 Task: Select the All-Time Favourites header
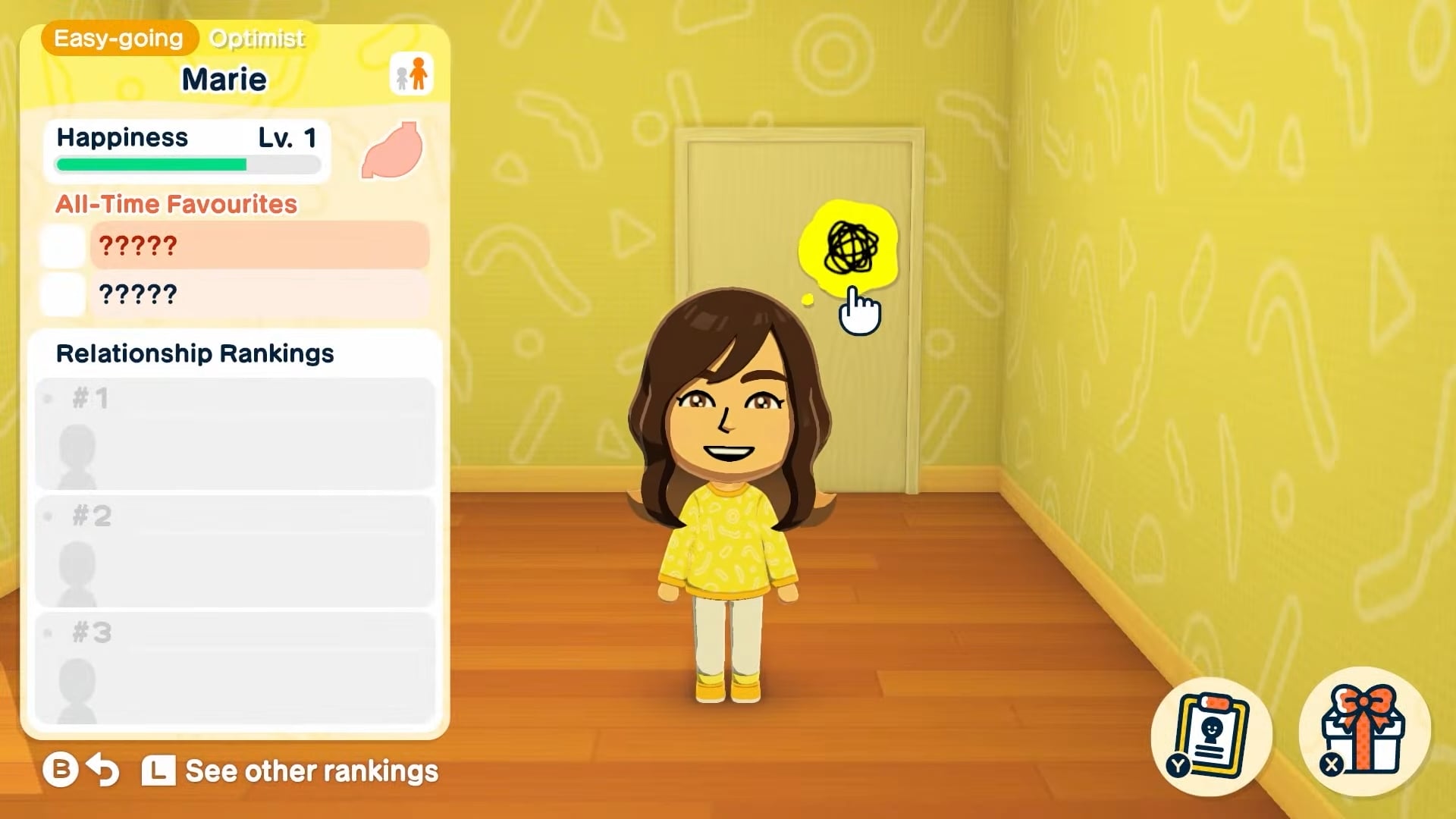pos(175,203)
